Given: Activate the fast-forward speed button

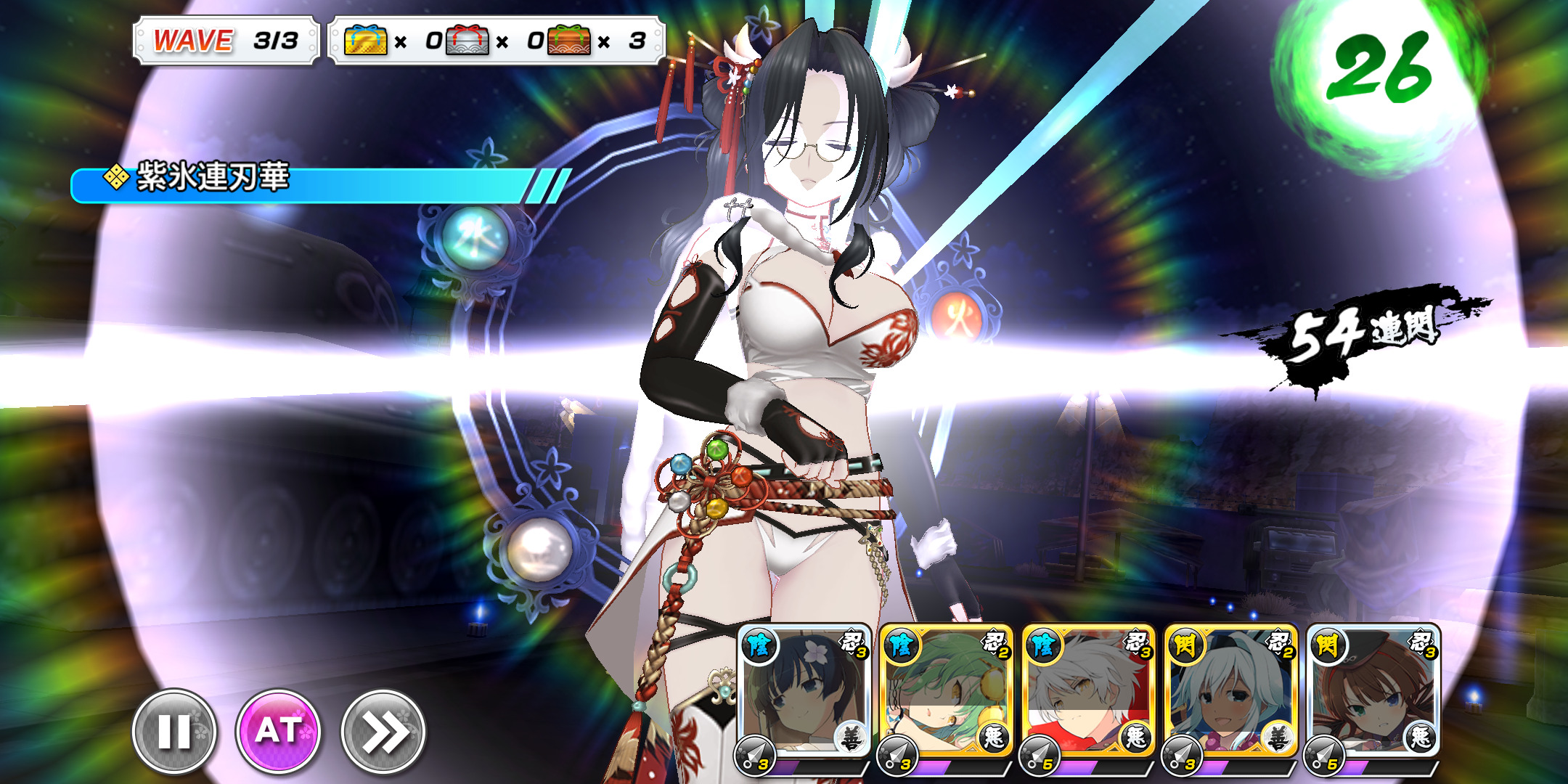Looking at the screenshot, I should (x=383, y=731).
